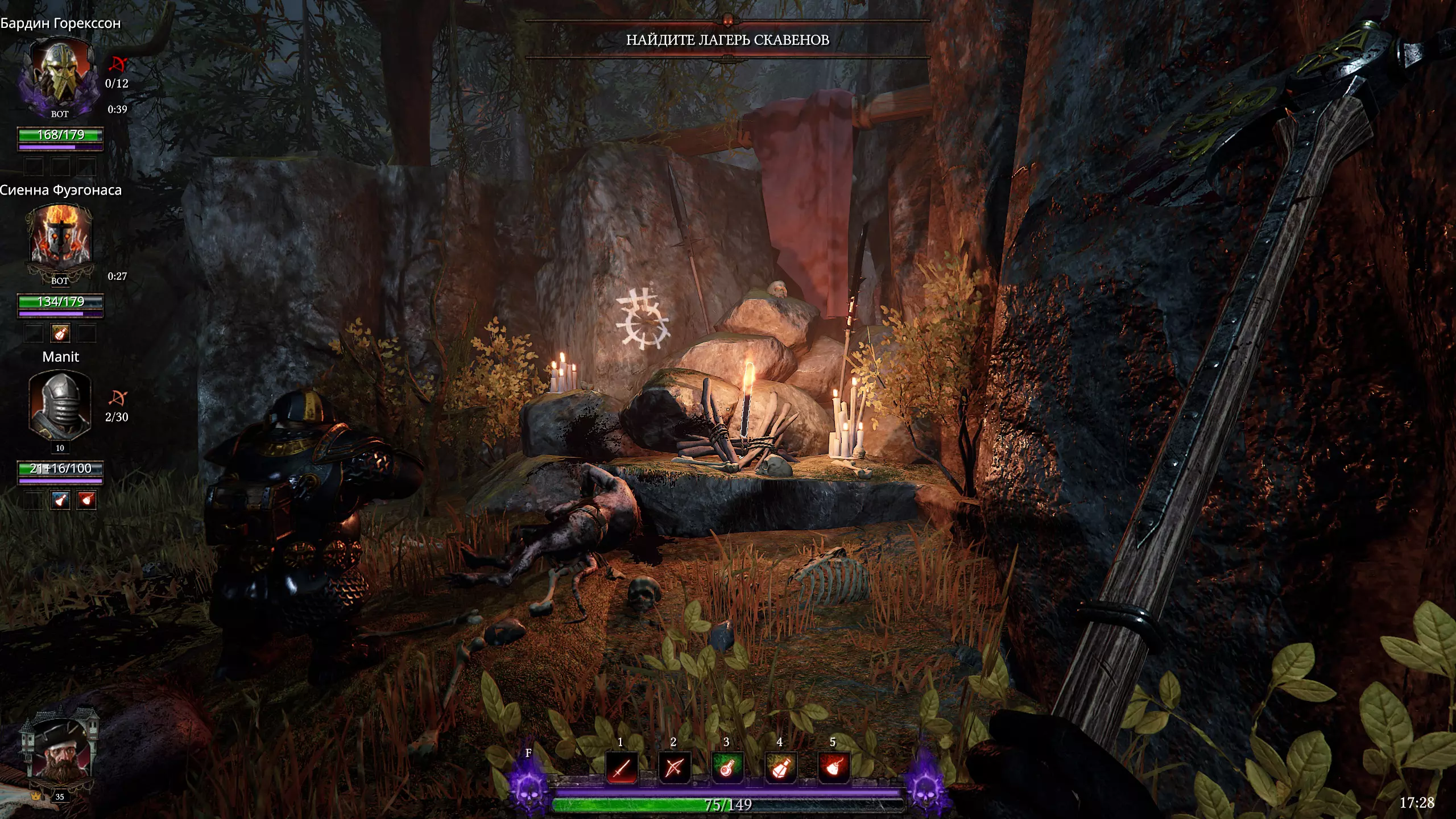The image size is (1456, 819).
Task: Select the yellow potion in slot 4
Action: tap(780, 768)
